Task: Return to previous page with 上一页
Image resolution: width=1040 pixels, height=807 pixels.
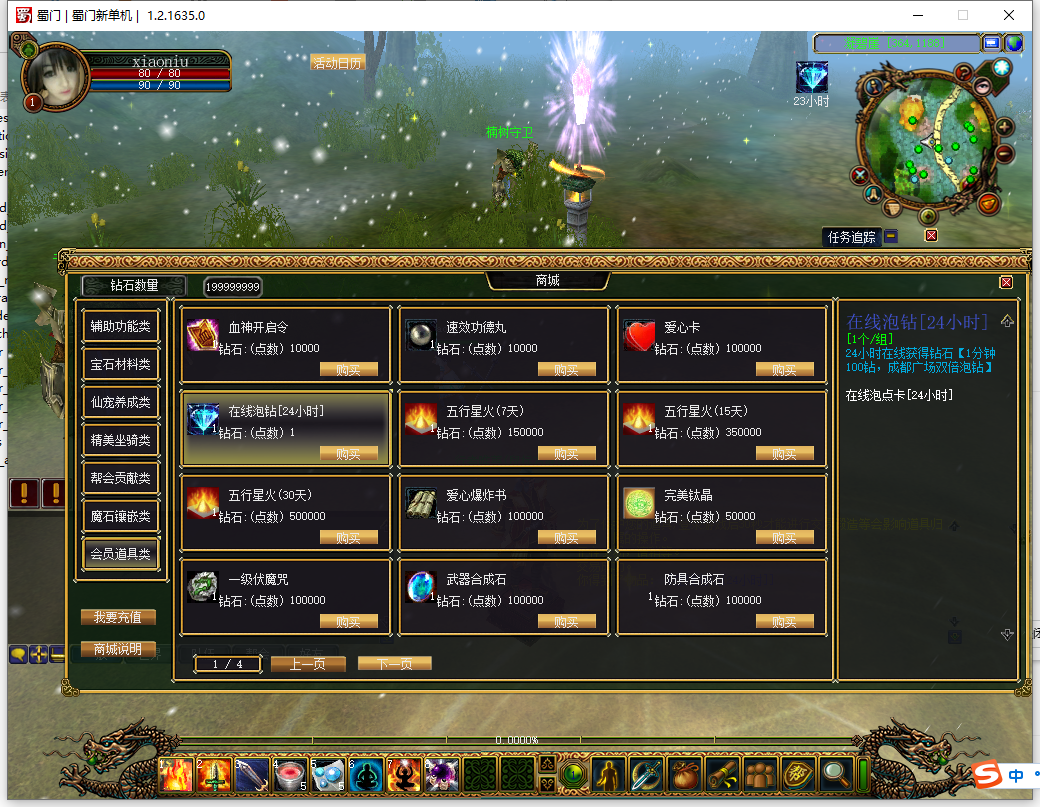Action: coord(308,664)
